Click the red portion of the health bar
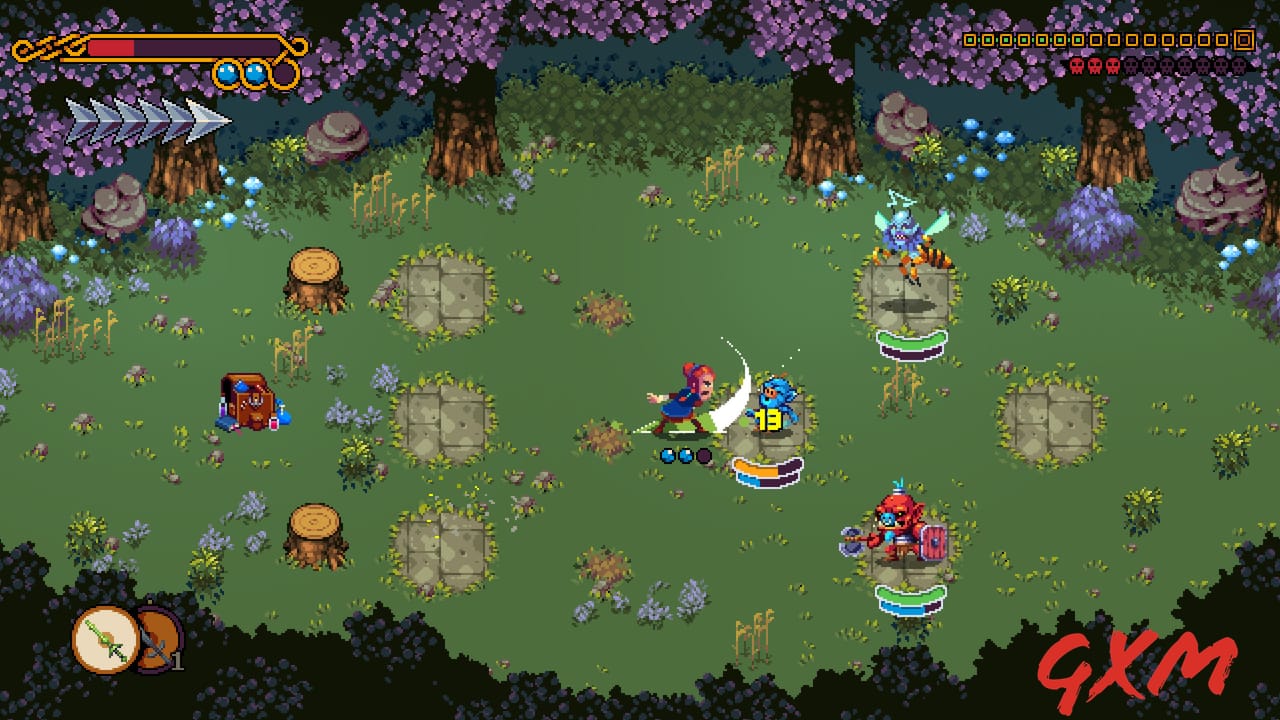Viewport: 1280px width, 720px height. [x=110, y=45]
